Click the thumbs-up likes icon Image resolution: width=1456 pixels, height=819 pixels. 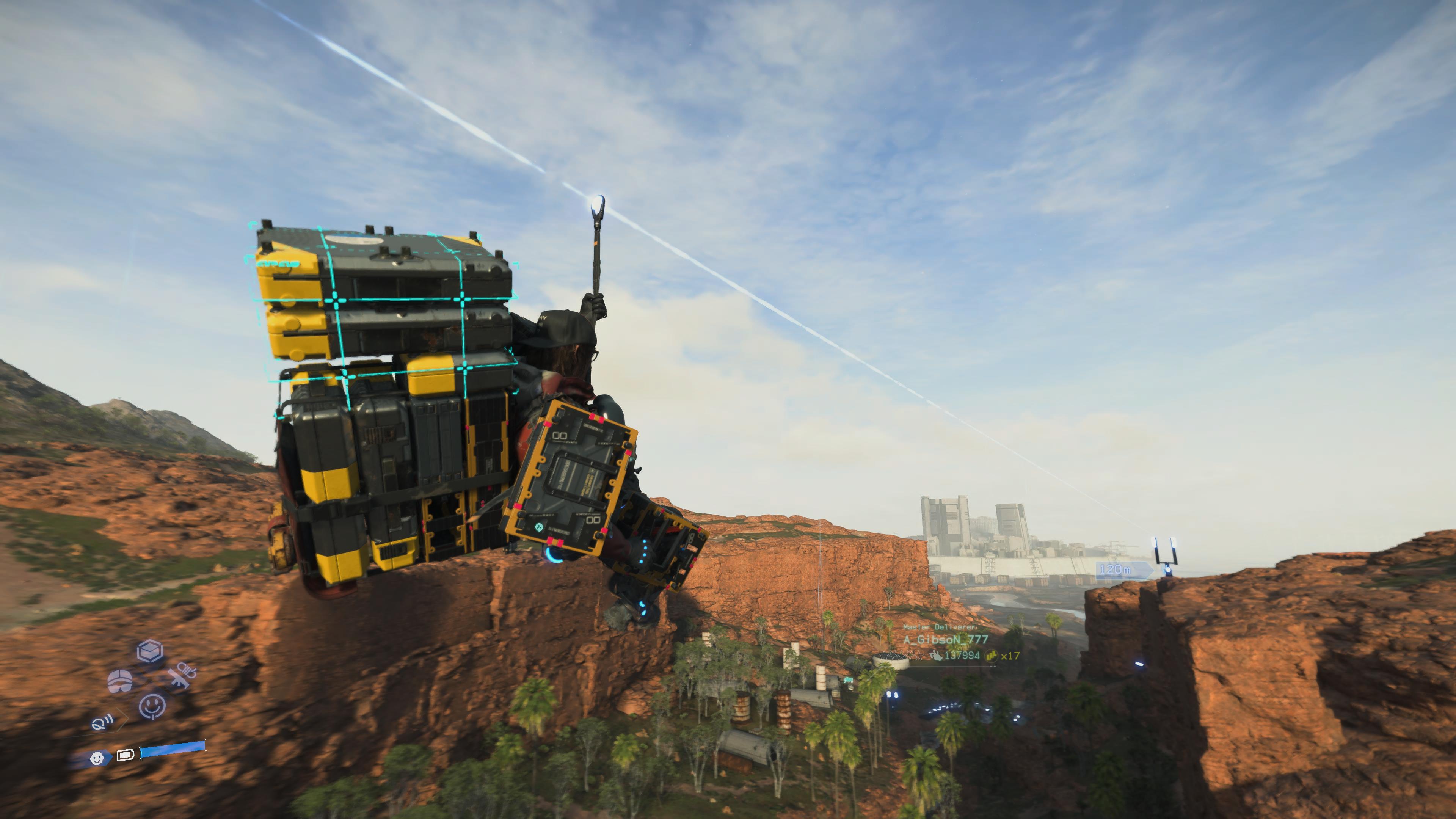(x=936, y=656)
